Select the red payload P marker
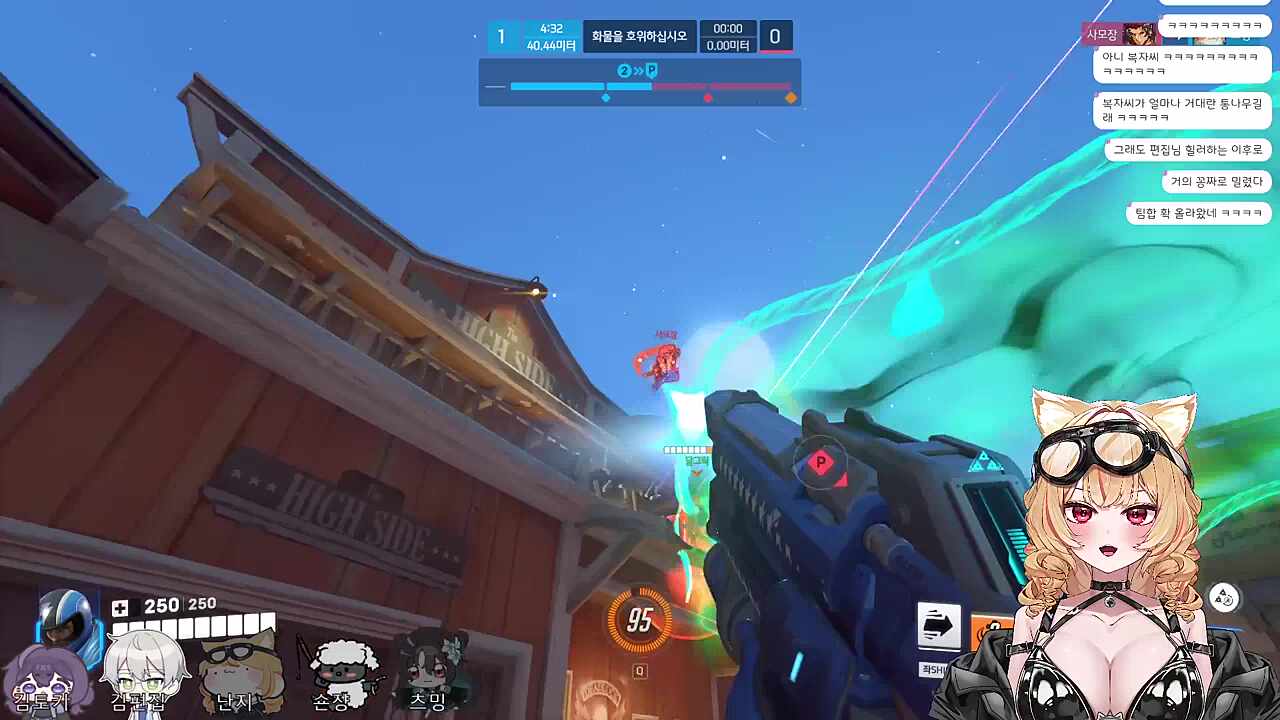This screenshot has width=1280, height=720. click(821, 462)
